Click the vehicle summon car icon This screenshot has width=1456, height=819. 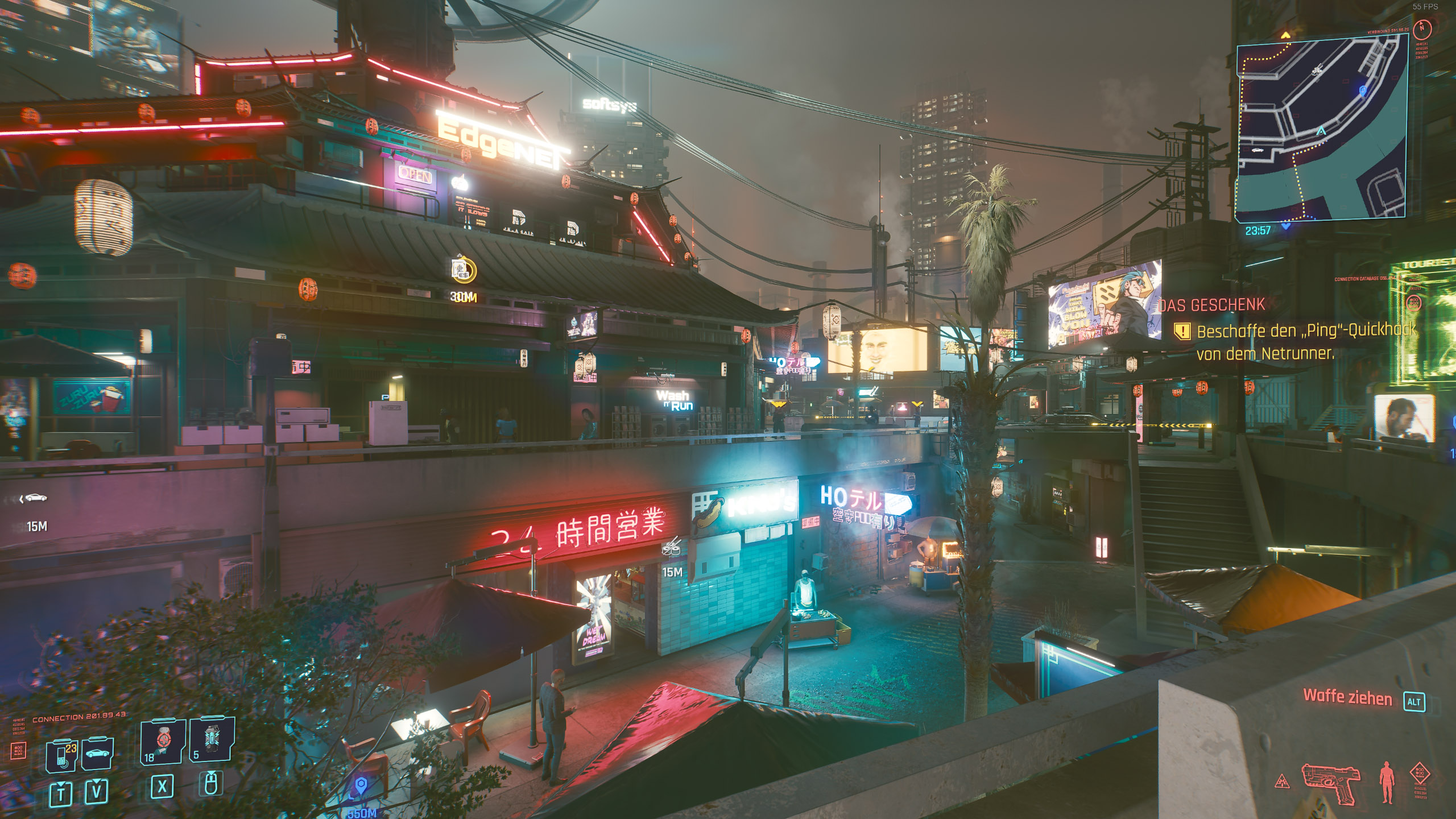pyautogui.click(x=98, y=754)
